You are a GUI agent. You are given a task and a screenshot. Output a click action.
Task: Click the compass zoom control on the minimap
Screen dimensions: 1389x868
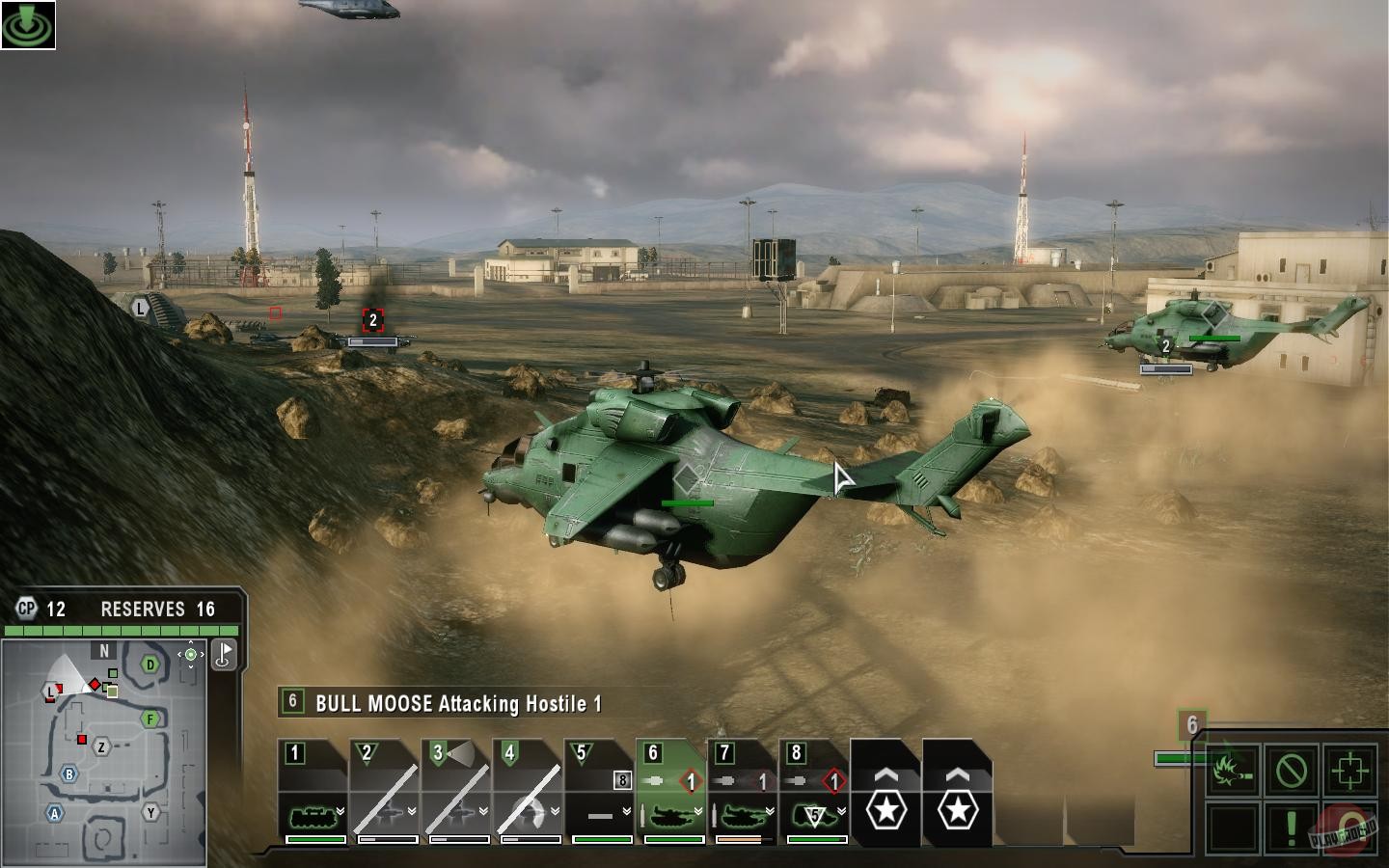[x=190, y=654]
